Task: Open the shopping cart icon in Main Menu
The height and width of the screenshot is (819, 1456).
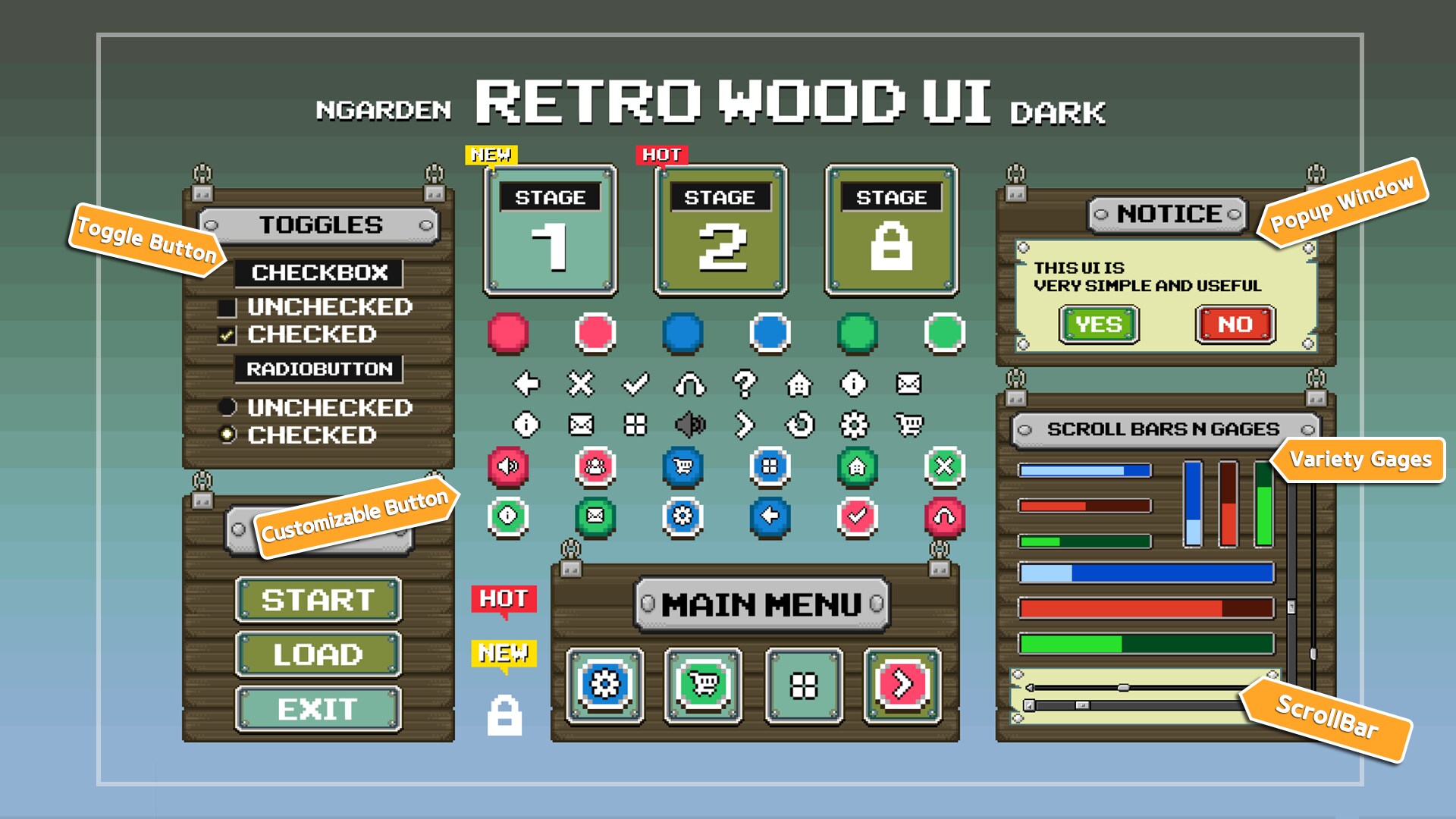Action: point(703,685)
